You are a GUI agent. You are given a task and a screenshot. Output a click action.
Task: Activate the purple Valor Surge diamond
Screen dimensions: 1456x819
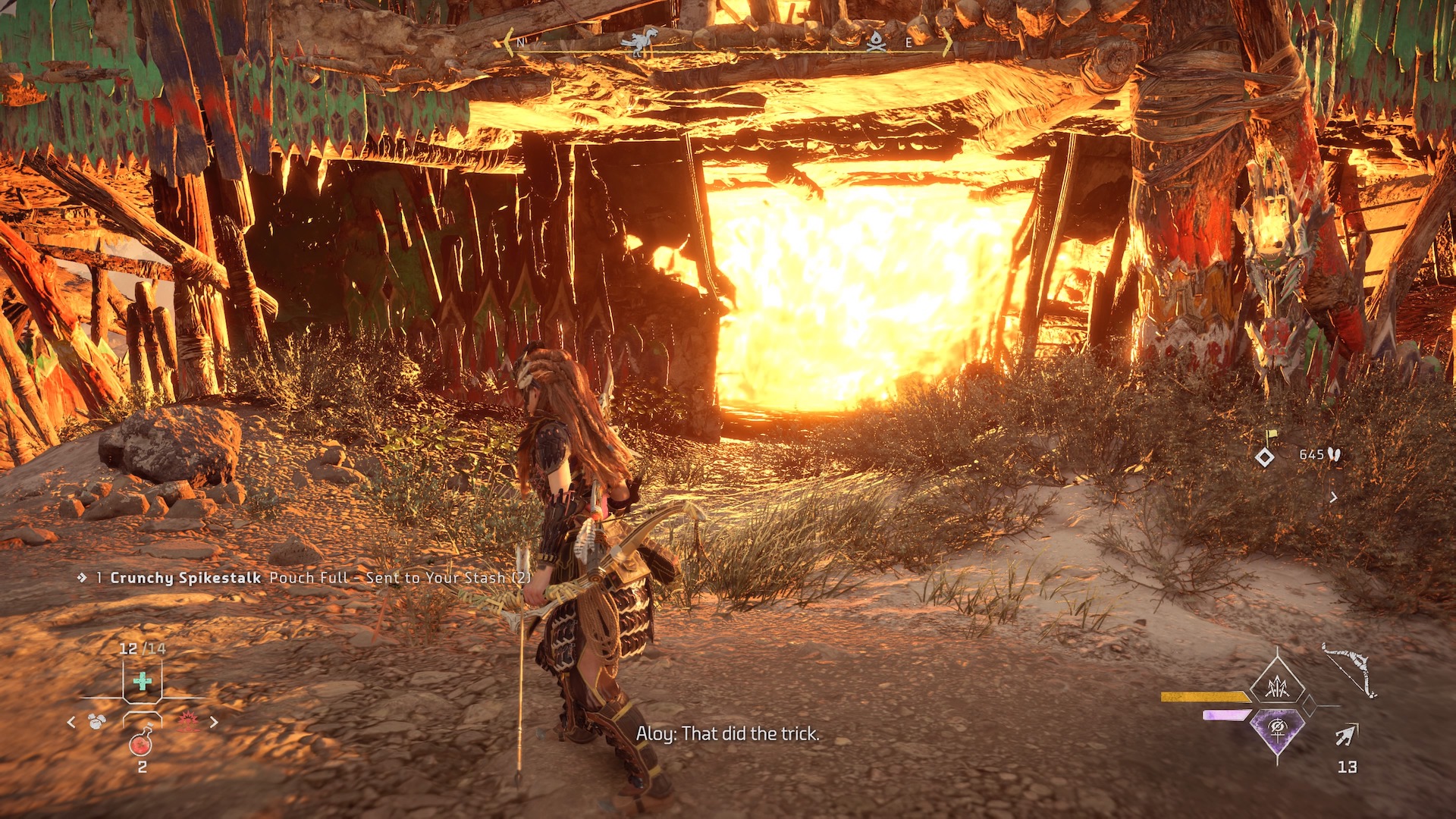[x=1278, y=730]
